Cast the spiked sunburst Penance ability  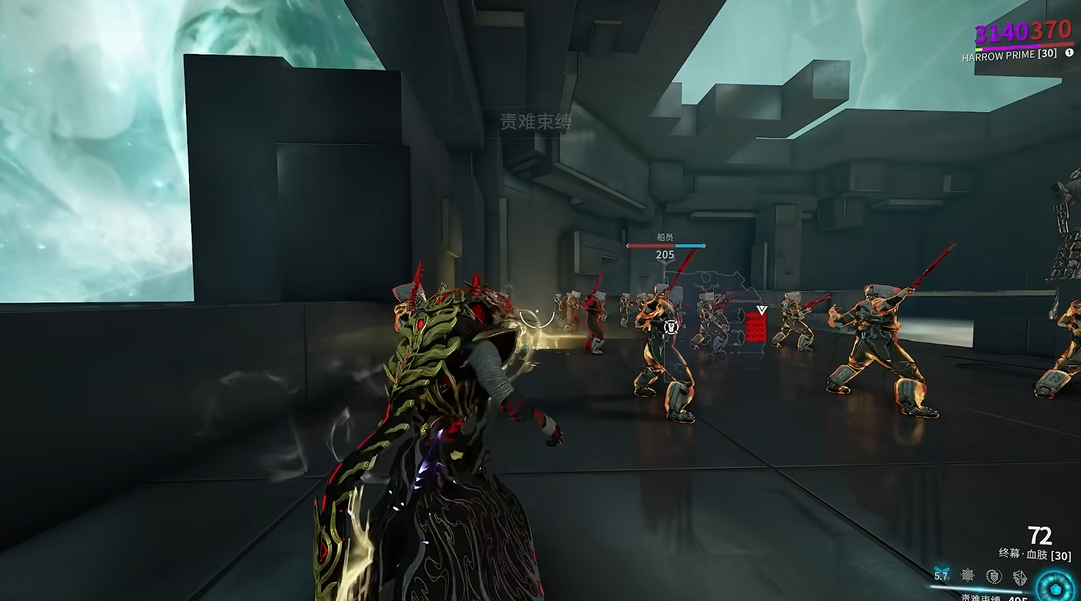(x=968, y=576)
